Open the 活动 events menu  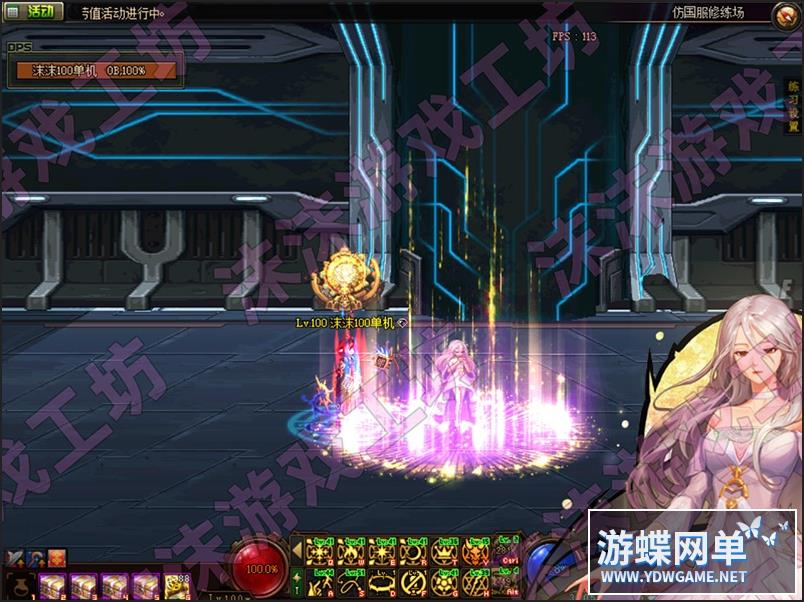click(x=35, y=12)
